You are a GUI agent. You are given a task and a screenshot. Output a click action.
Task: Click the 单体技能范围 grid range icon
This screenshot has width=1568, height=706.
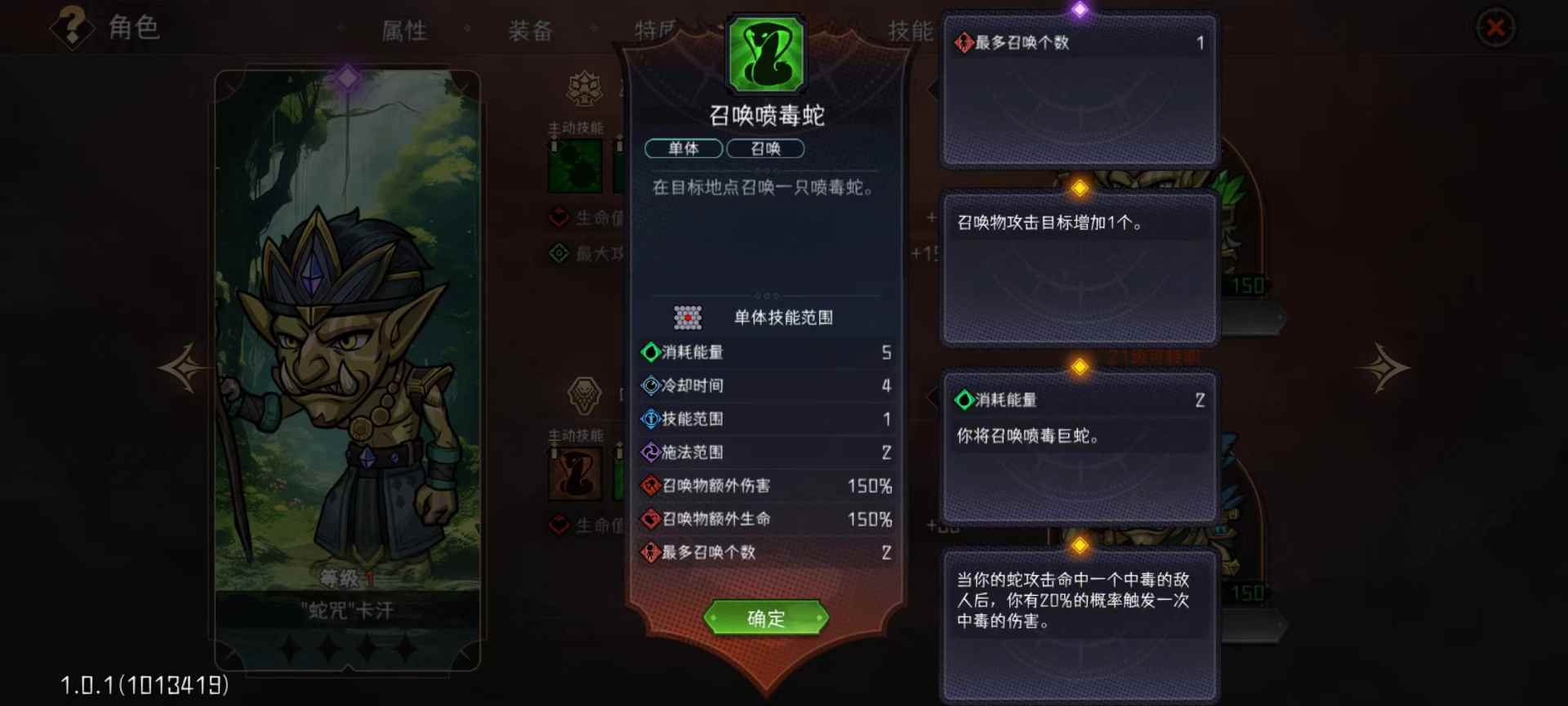click(x=688, y=318)
